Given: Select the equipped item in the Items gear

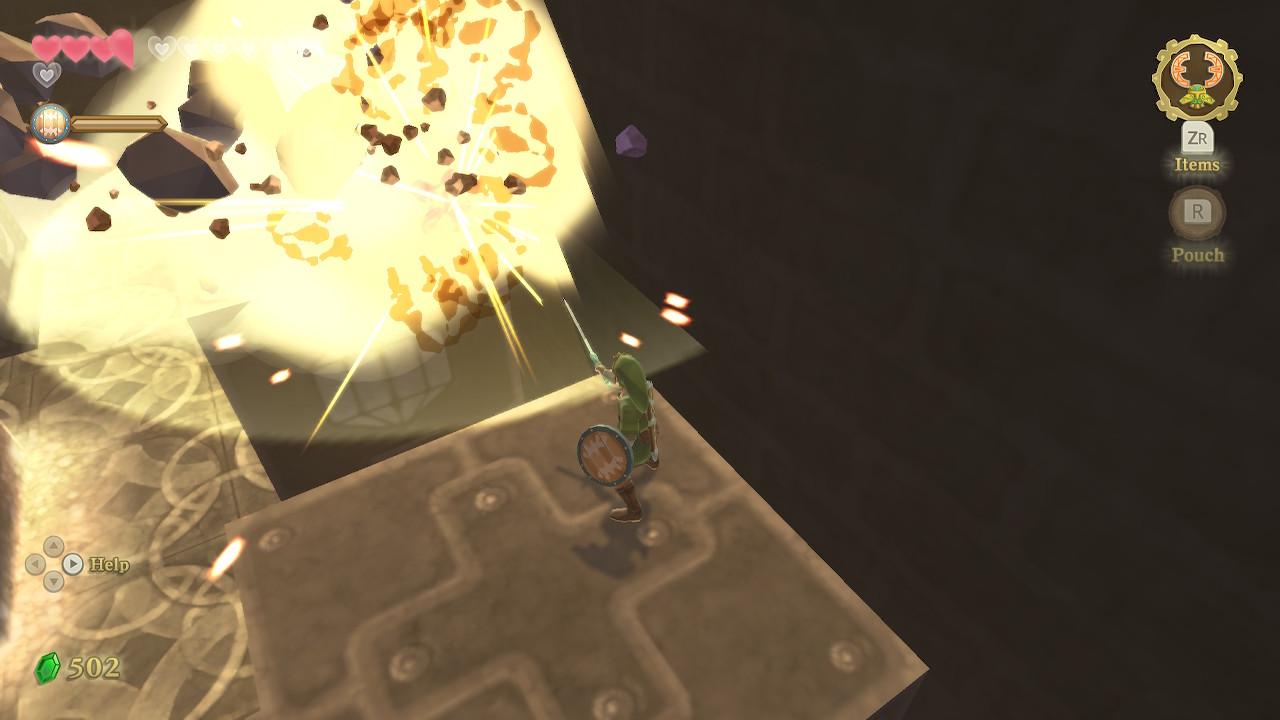Looking at the screenshot, I should click(x=1197, y=78).
